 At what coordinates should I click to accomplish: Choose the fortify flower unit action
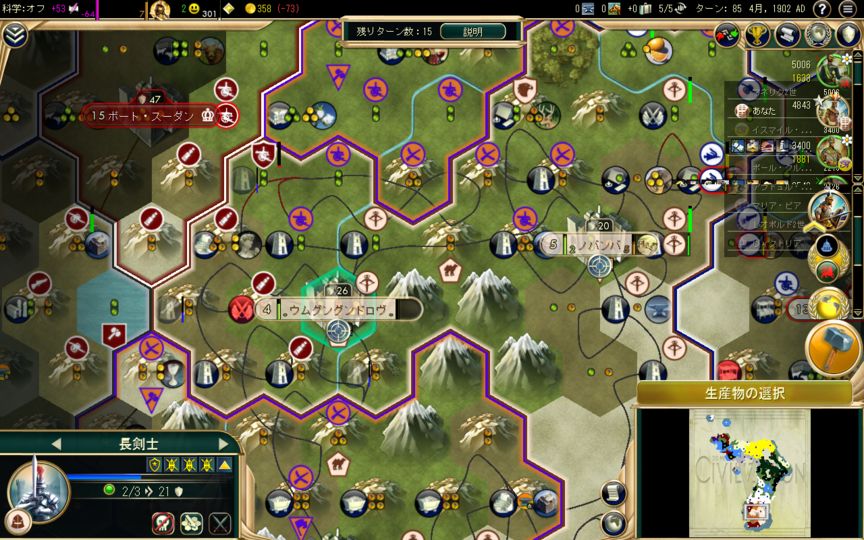pos(191,522)
